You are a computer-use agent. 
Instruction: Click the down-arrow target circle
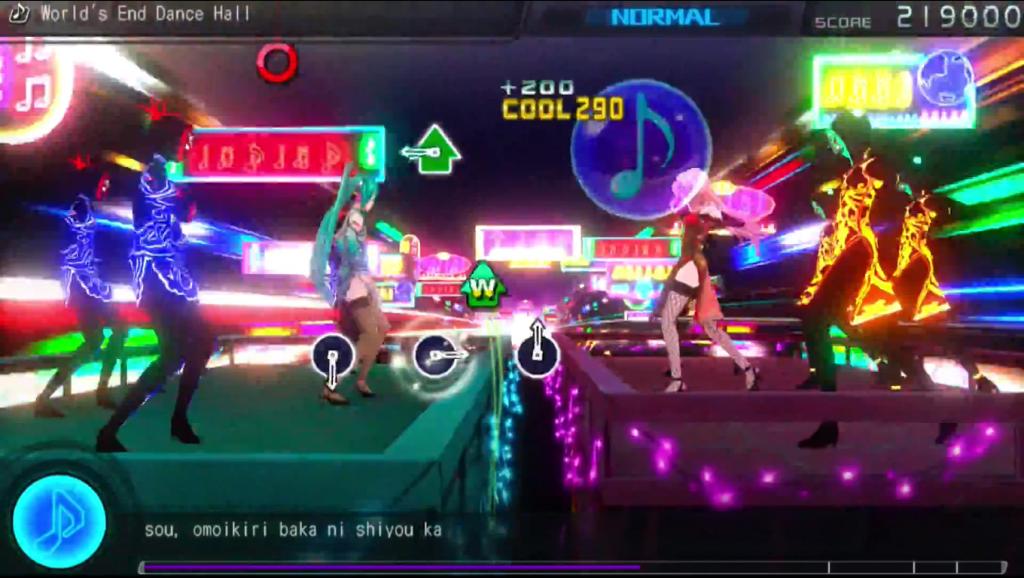coord(333,357)
